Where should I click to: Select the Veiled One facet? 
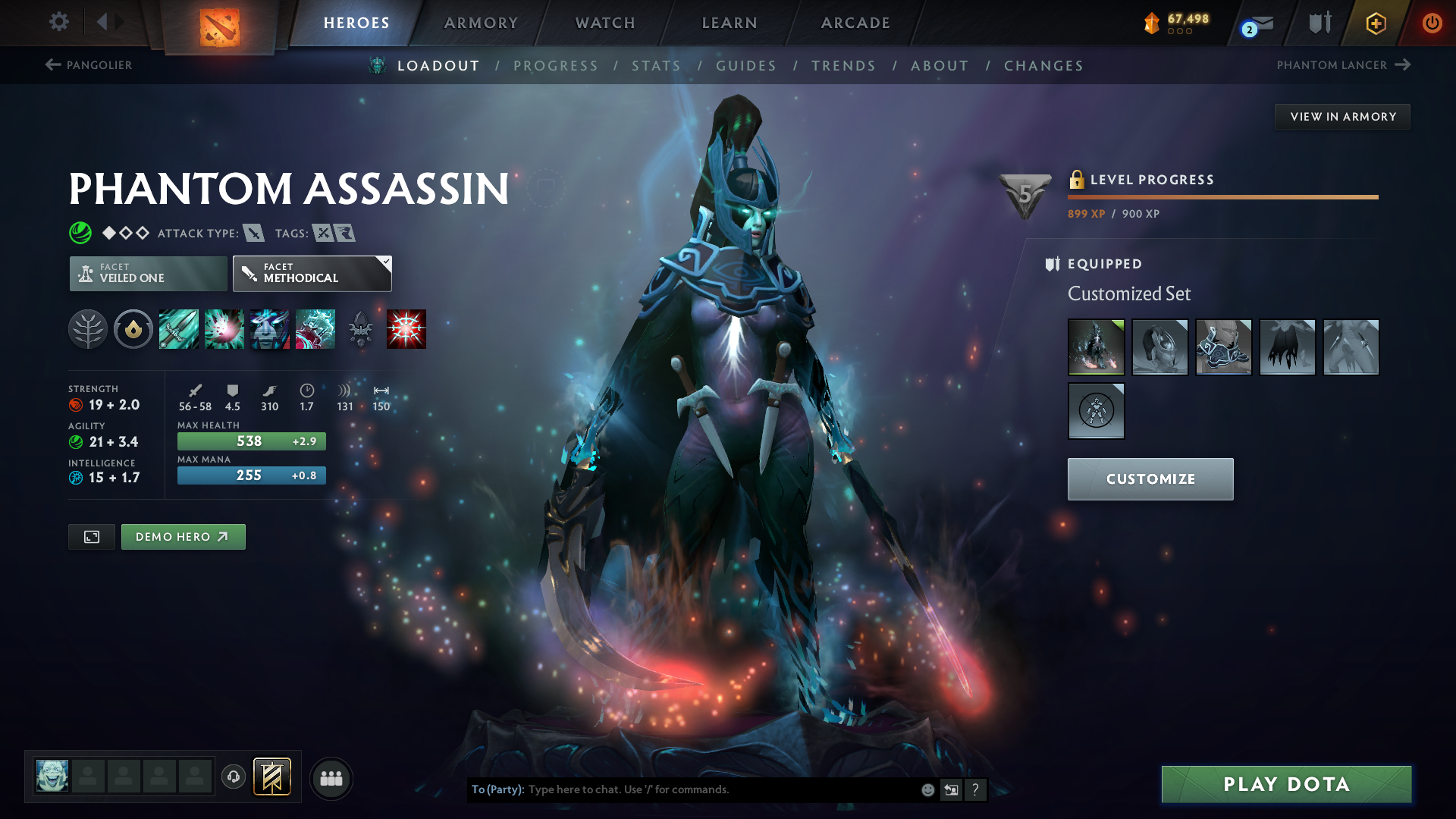click(x=147, y=273)
